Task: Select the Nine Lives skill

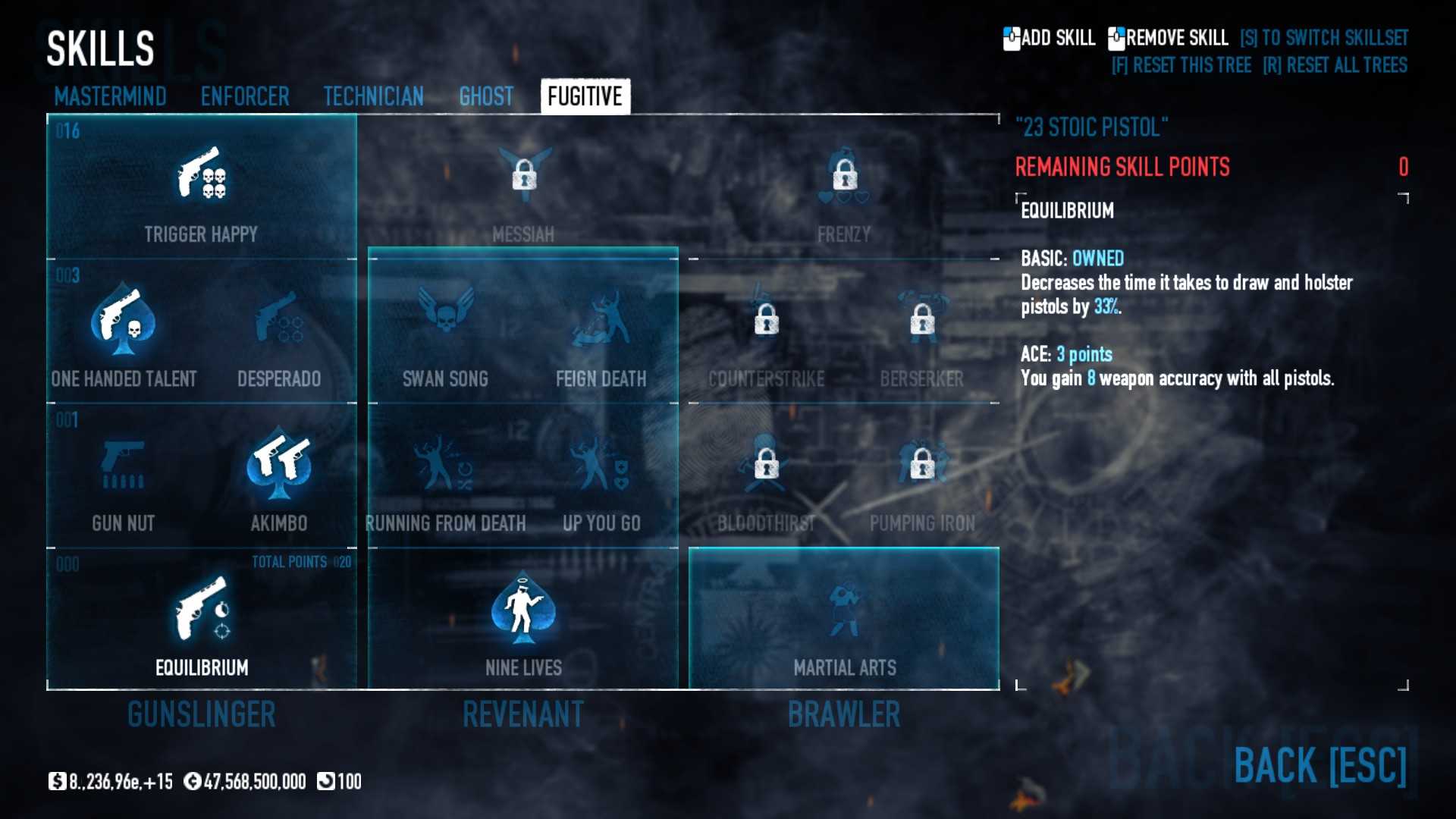Action: 523,608
